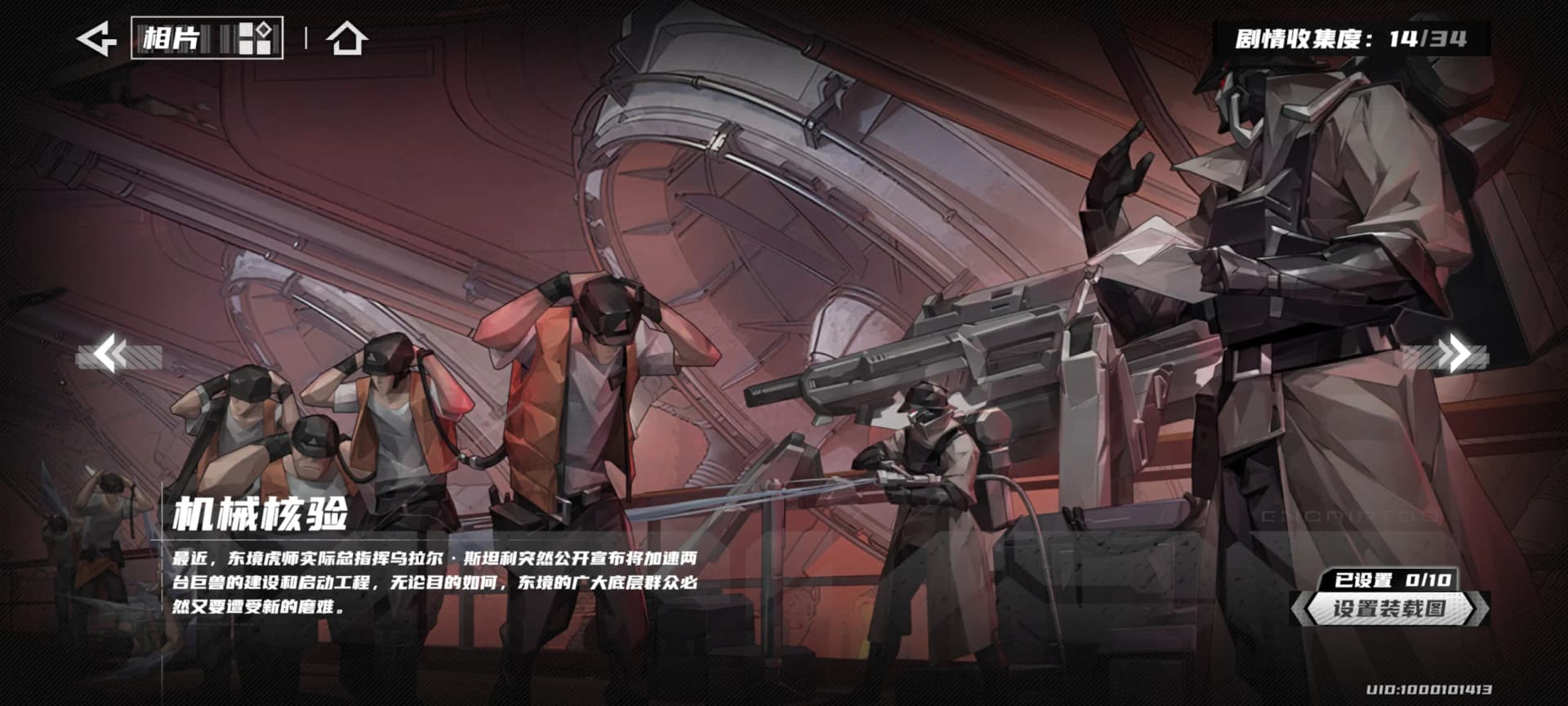
Task: Go back using the arrow icon
Action: [96, 38]
